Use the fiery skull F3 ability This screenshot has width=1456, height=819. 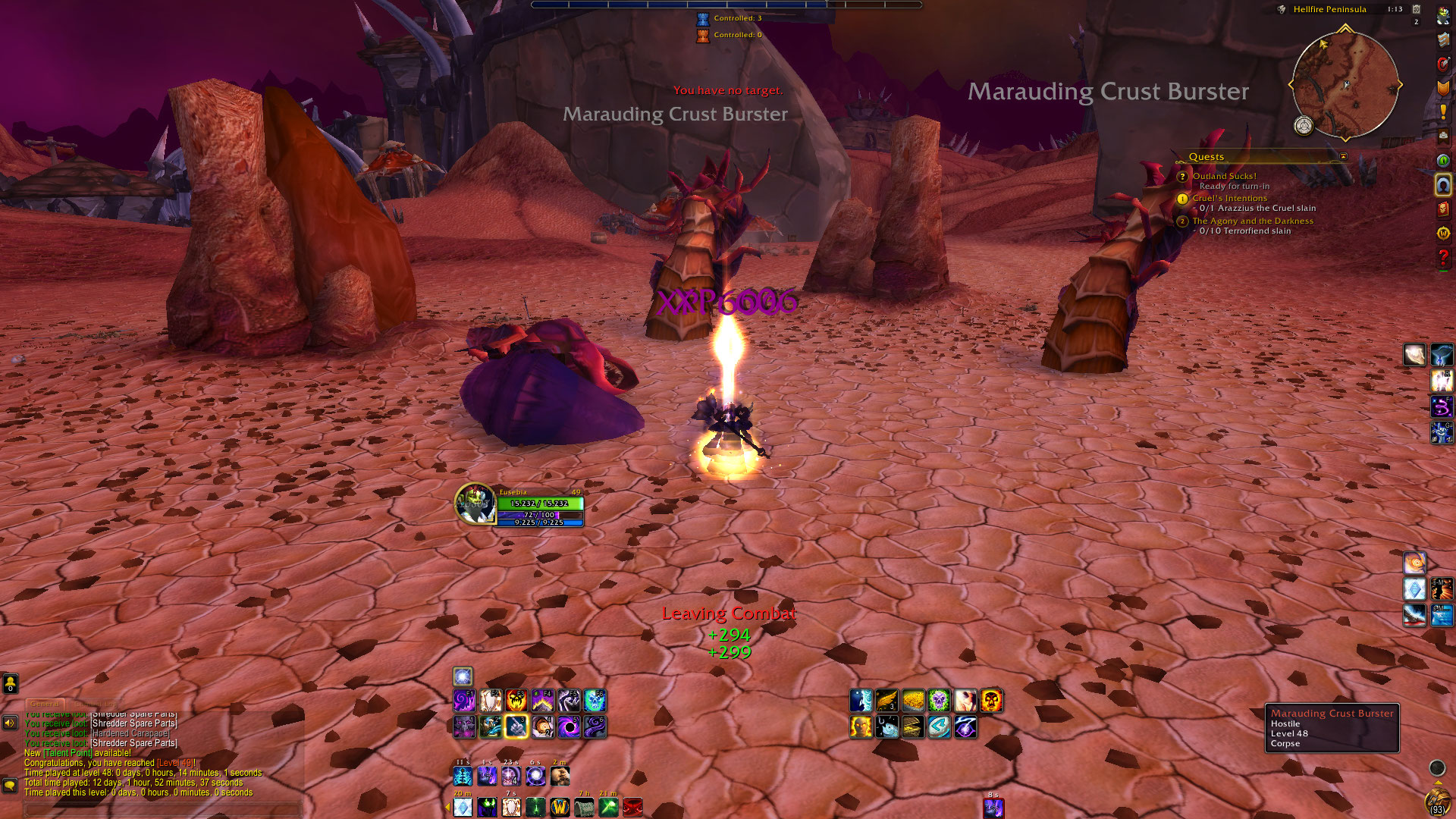click(x=516, y=701)
